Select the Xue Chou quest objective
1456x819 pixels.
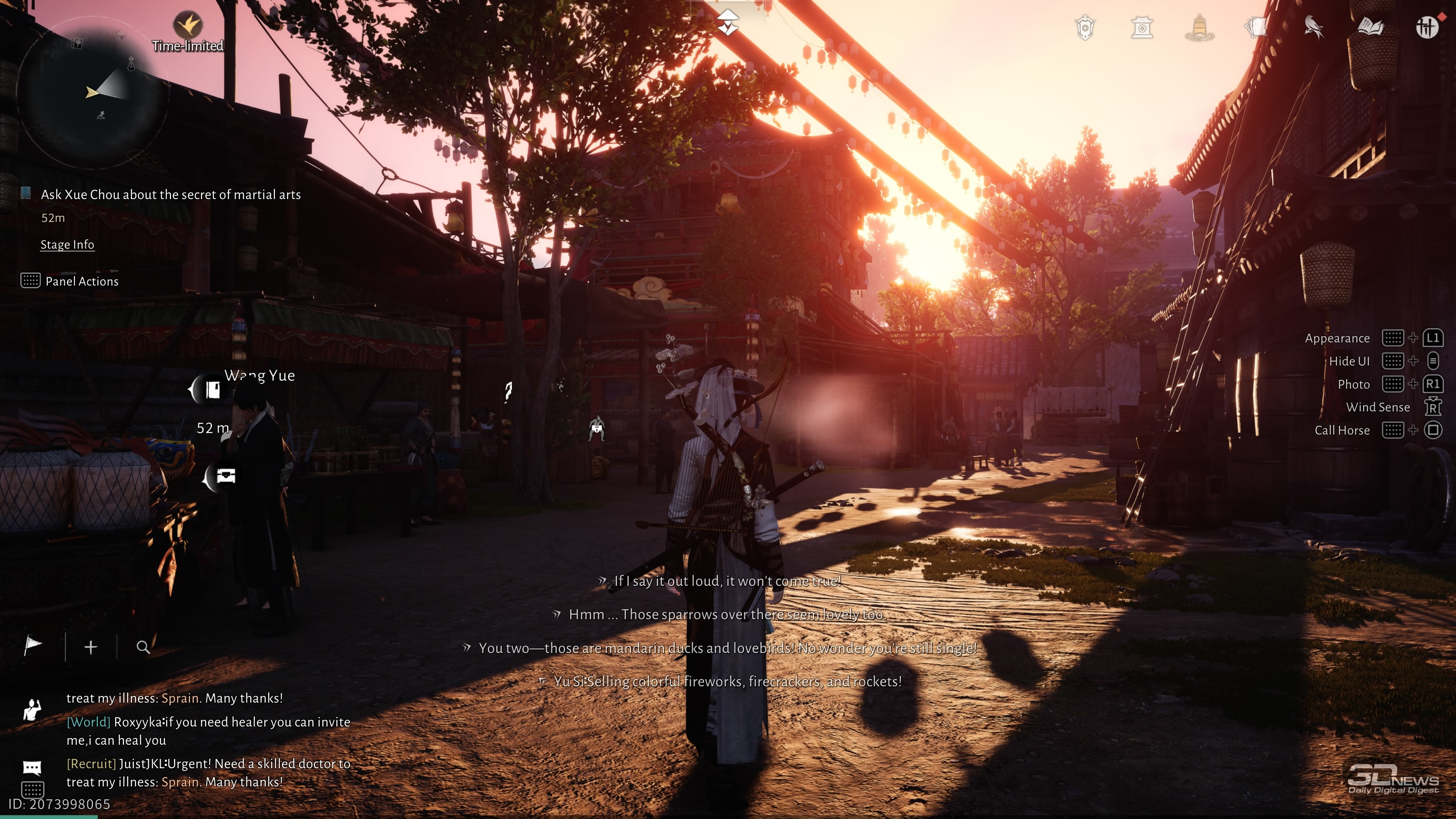click(170, 195)
